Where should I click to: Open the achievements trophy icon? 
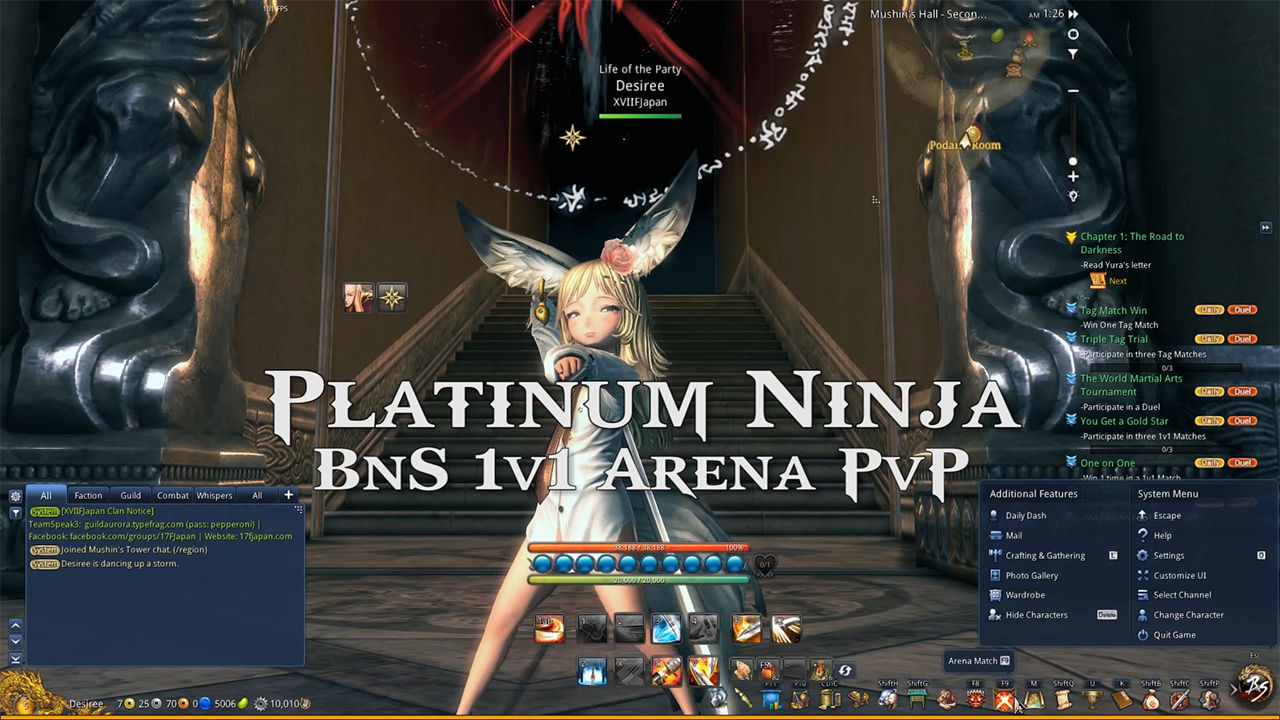(x=1093, y=698)
